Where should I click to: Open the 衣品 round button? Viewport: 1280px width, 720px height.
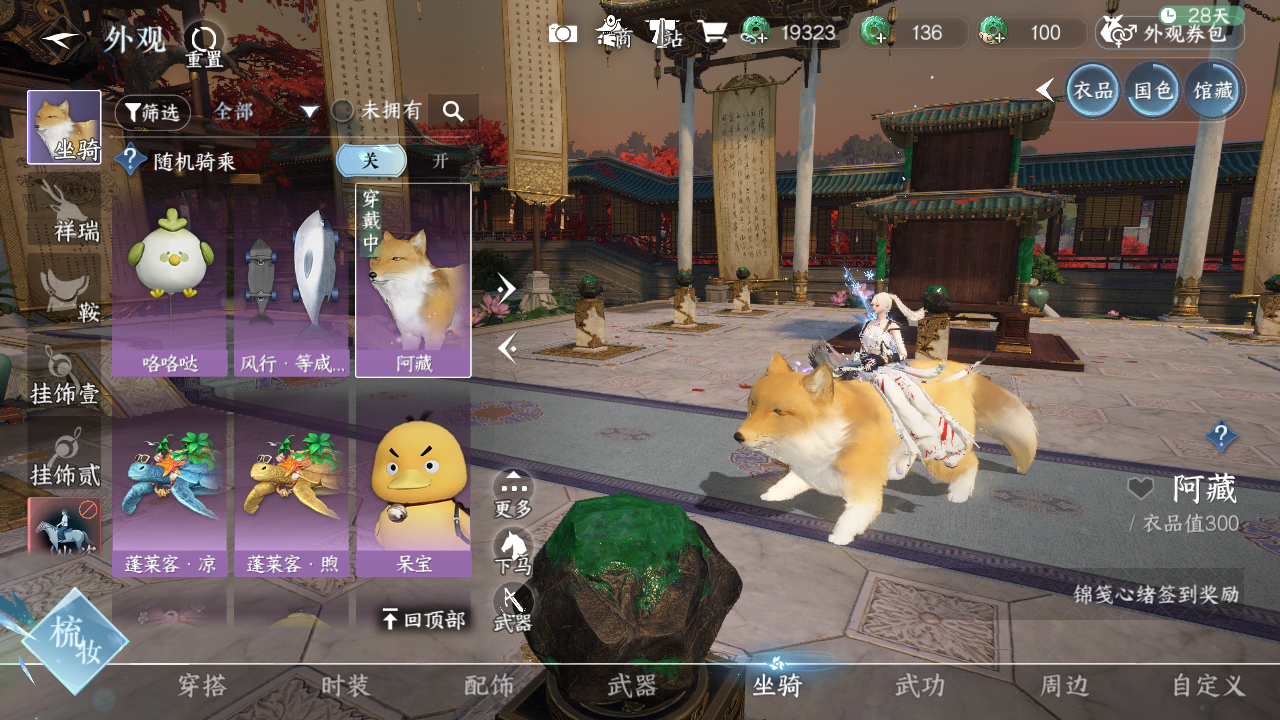(1092, 91)
